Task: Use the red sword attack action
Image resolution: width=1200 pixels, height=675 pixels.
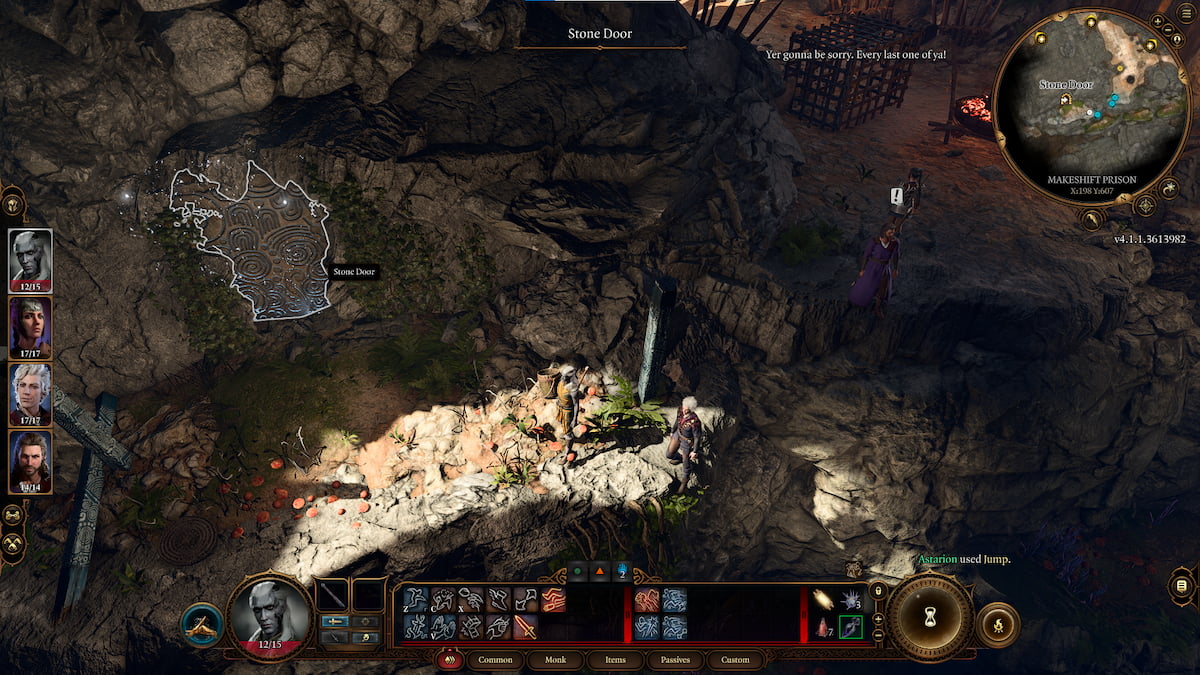Action: click(525, 627)
